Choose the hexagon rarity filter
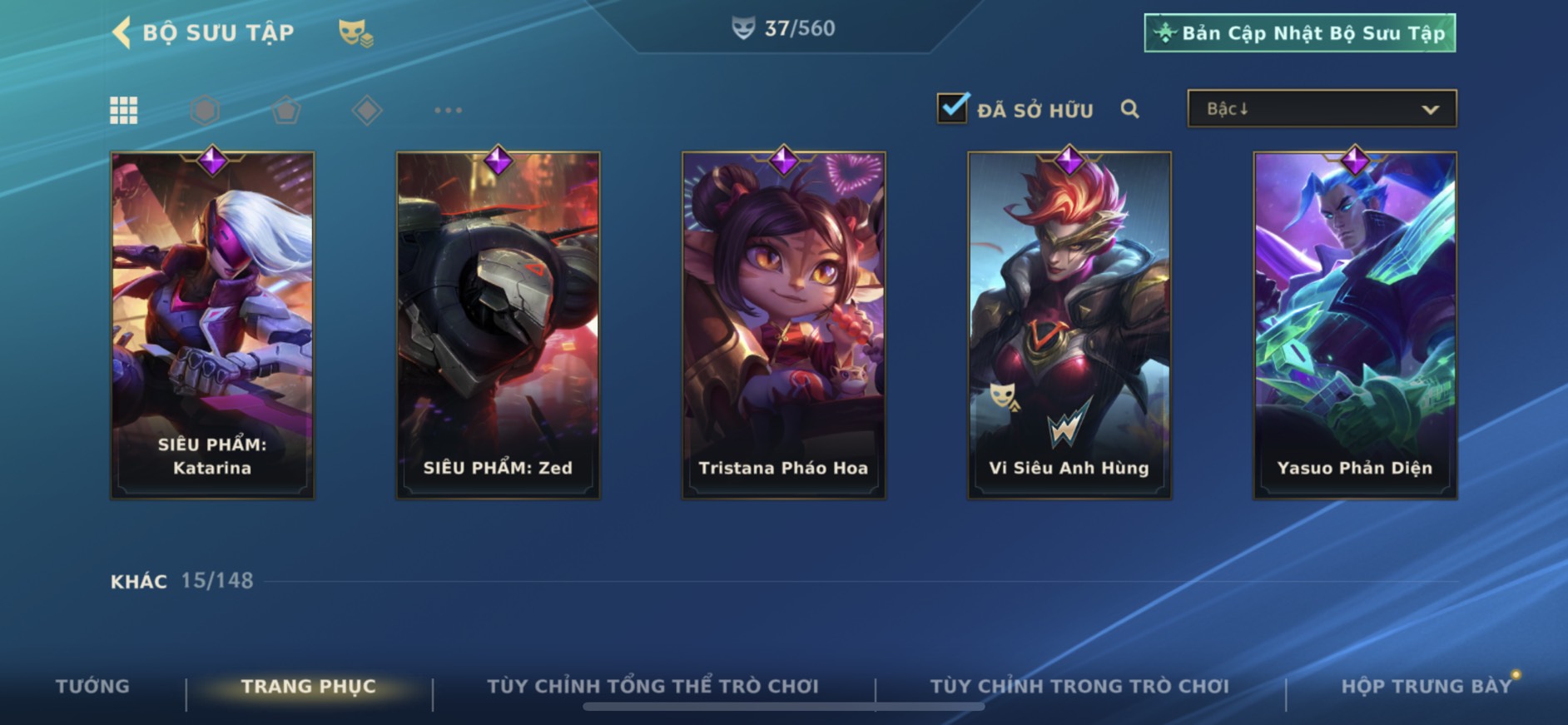Image resolution: width=1568 pixels, height=725 pixels. point(205,110)
